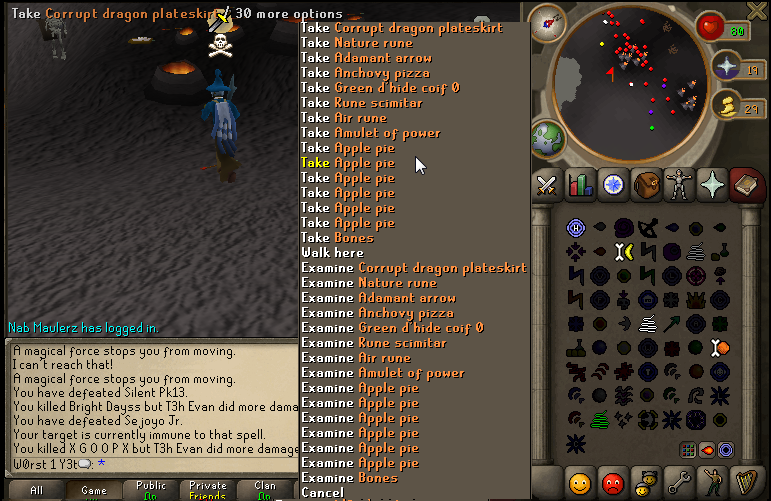Take the Corrupt dragon plateskirt
The width and height of the screenshot is (771, 501).
point(415,28)
